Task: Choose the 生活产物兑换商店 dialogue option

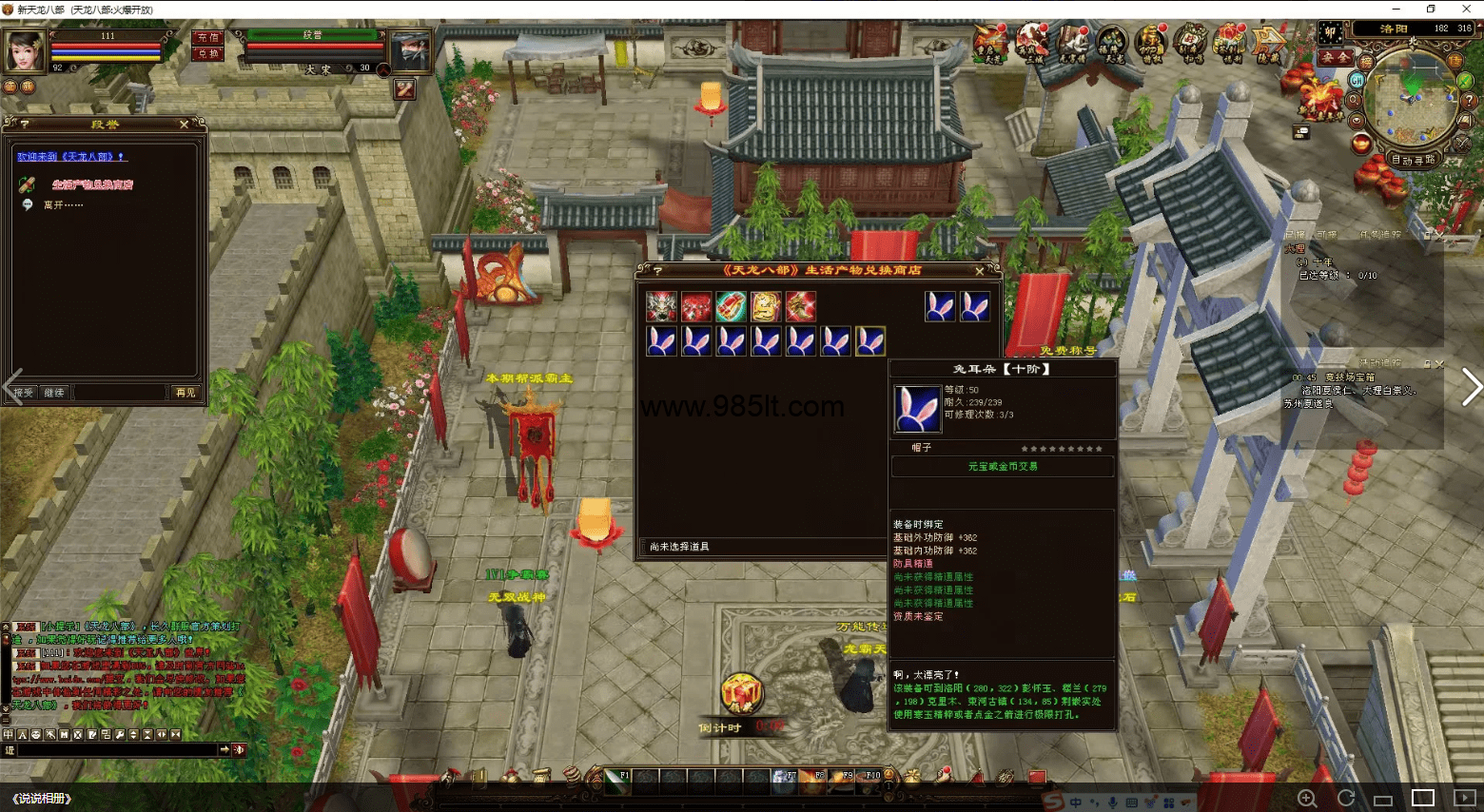Action: coord(92,185)
